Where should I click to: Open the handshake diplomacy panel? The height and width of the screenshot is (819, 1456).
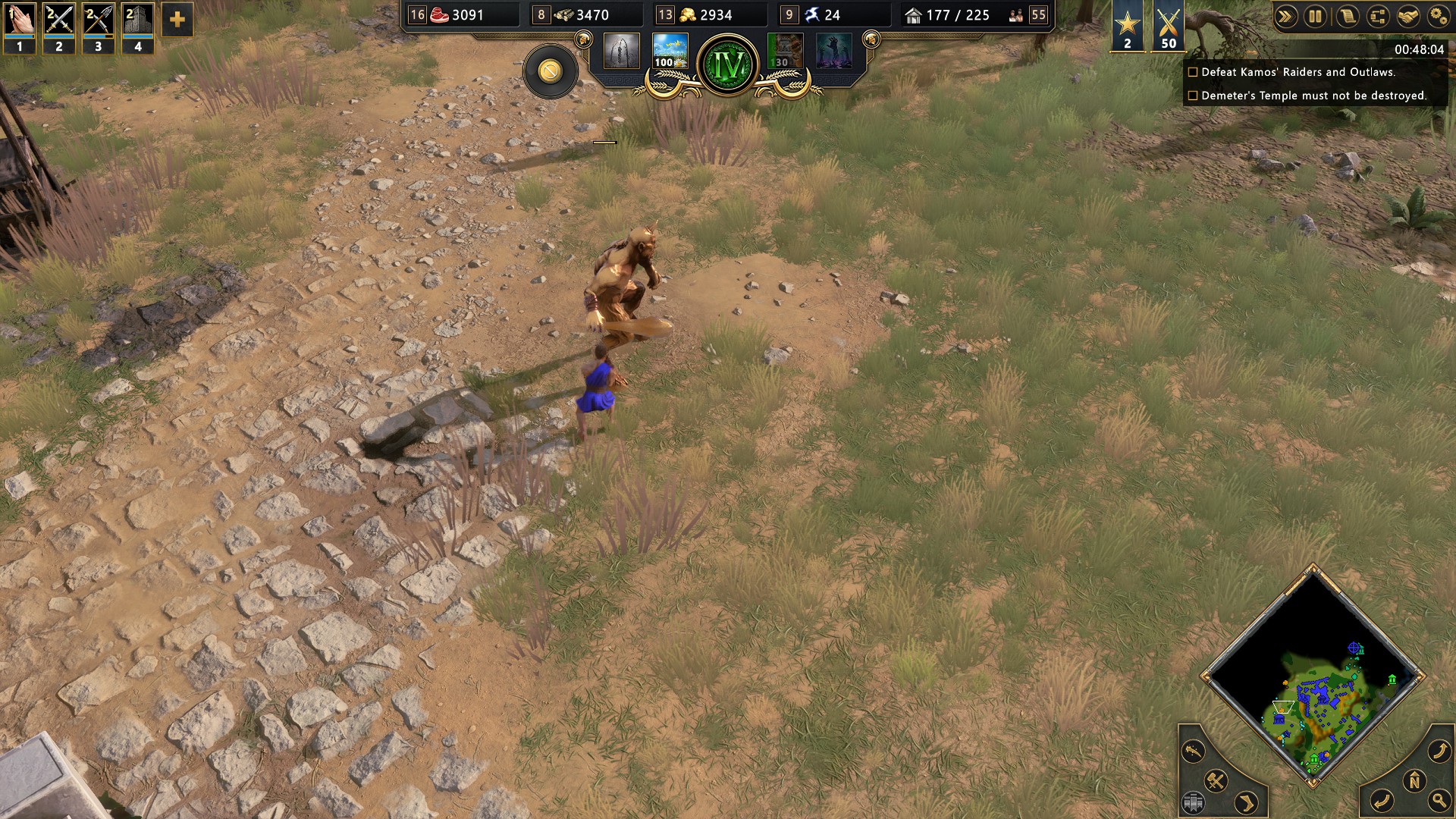pyautogui.click(x=1408, y=17)
